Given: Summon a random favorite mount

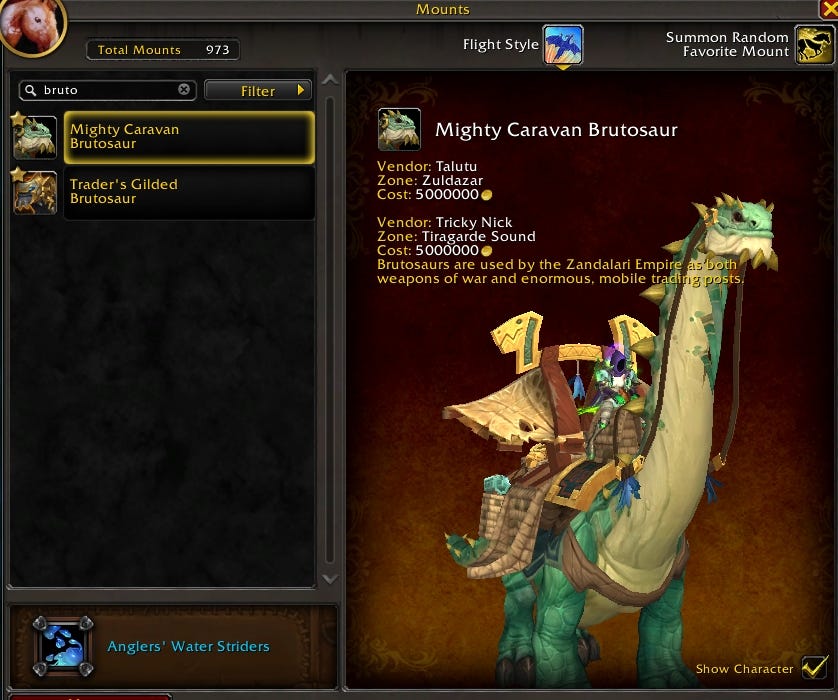Looking at the screenshot, I should [x=814, y=45].
